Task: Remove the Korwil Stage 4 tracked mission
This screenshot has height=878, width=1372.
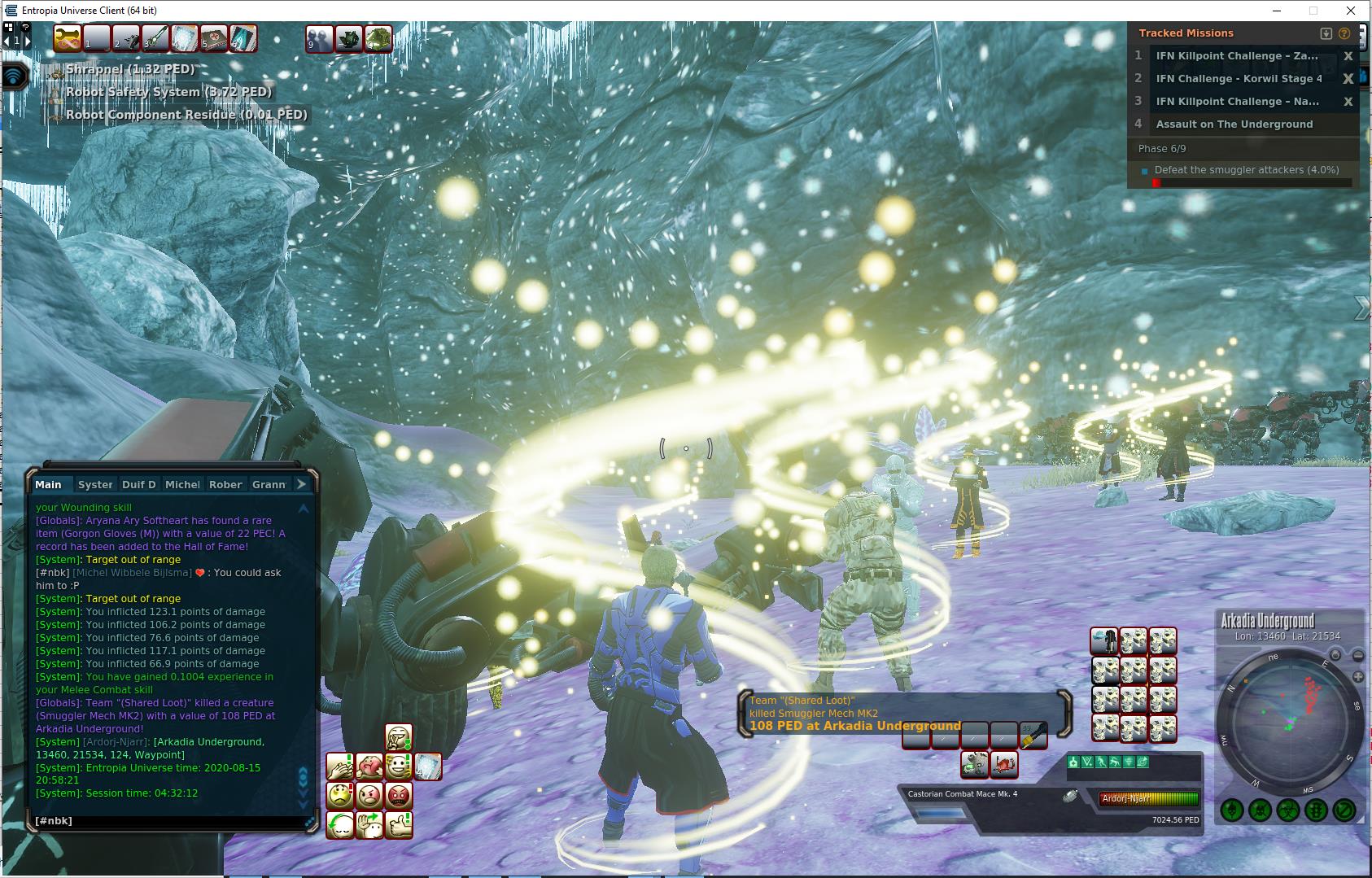Action: click(x=1348, y=79)
